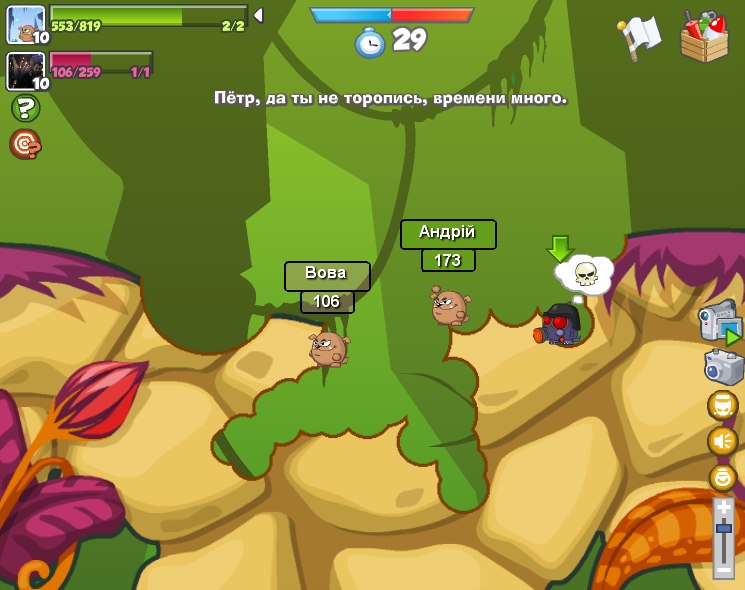Take a screenshot with the photo camera icon

click(723, 366)
